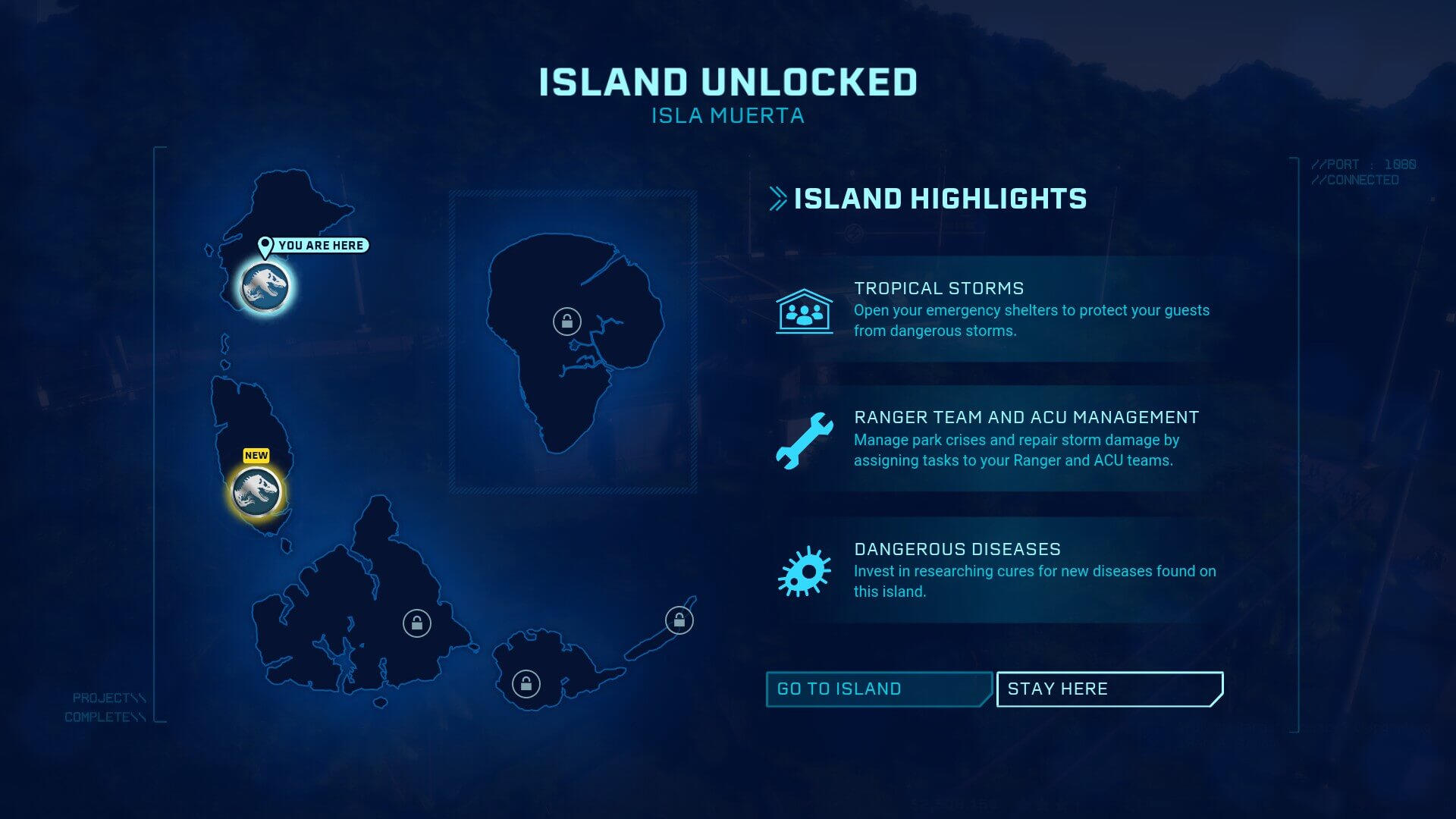Select the emergency shelter icon beside Tropical Storms

tap(802, 310)
